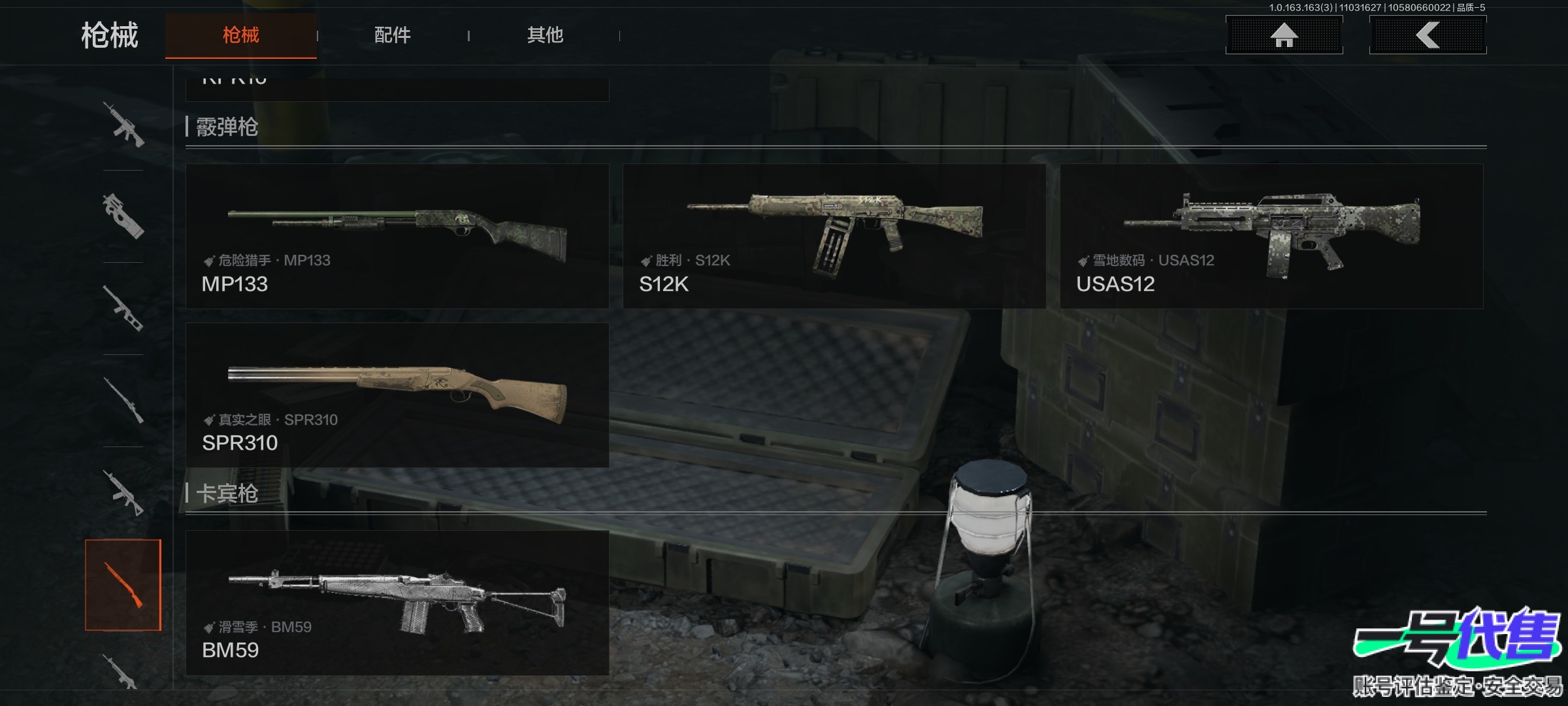Pick the SPR310 double-barrel card

coord(397,395)
